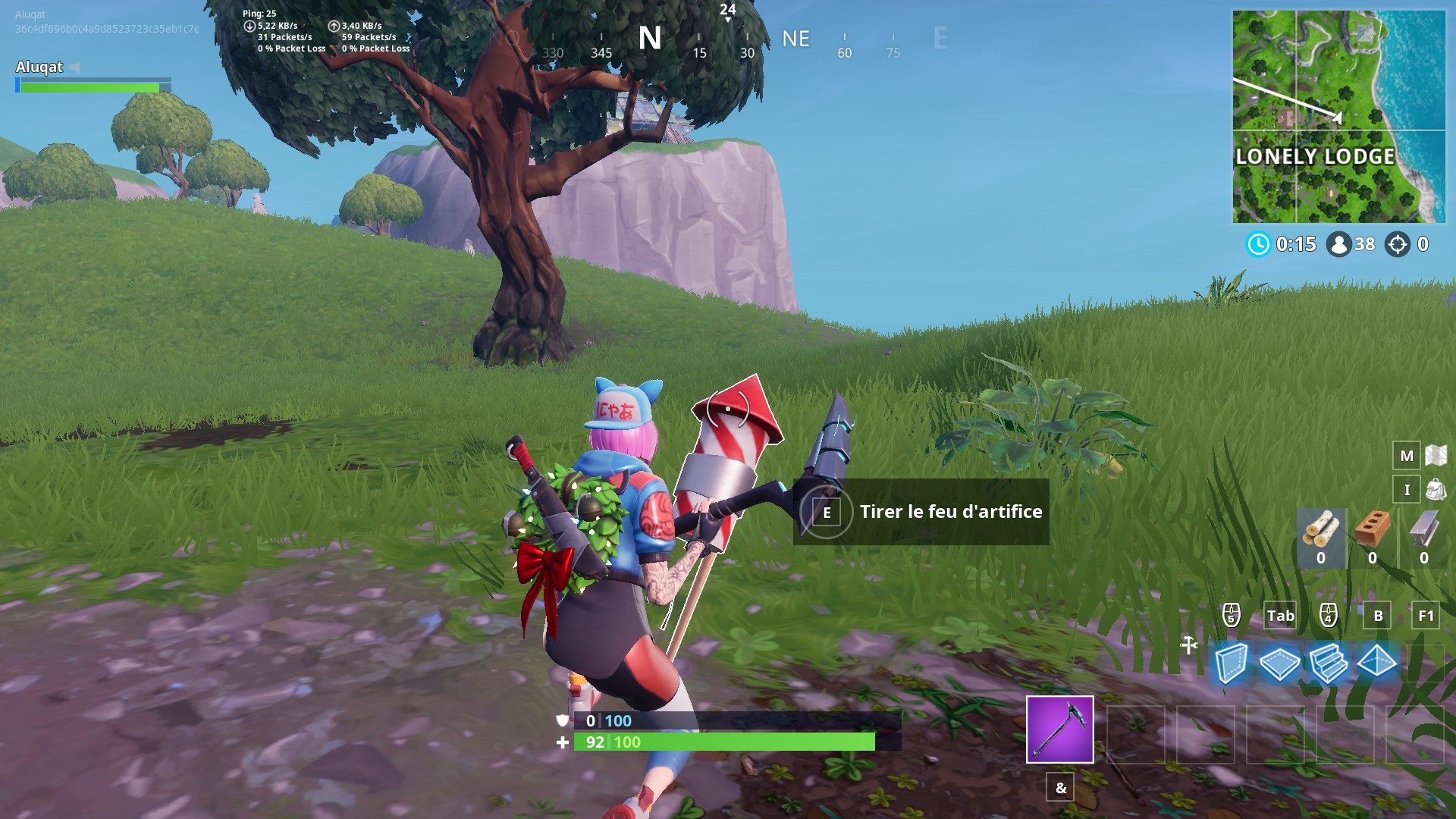
Task: Select the wall building piece
Action: click(x=1230, y=664)
